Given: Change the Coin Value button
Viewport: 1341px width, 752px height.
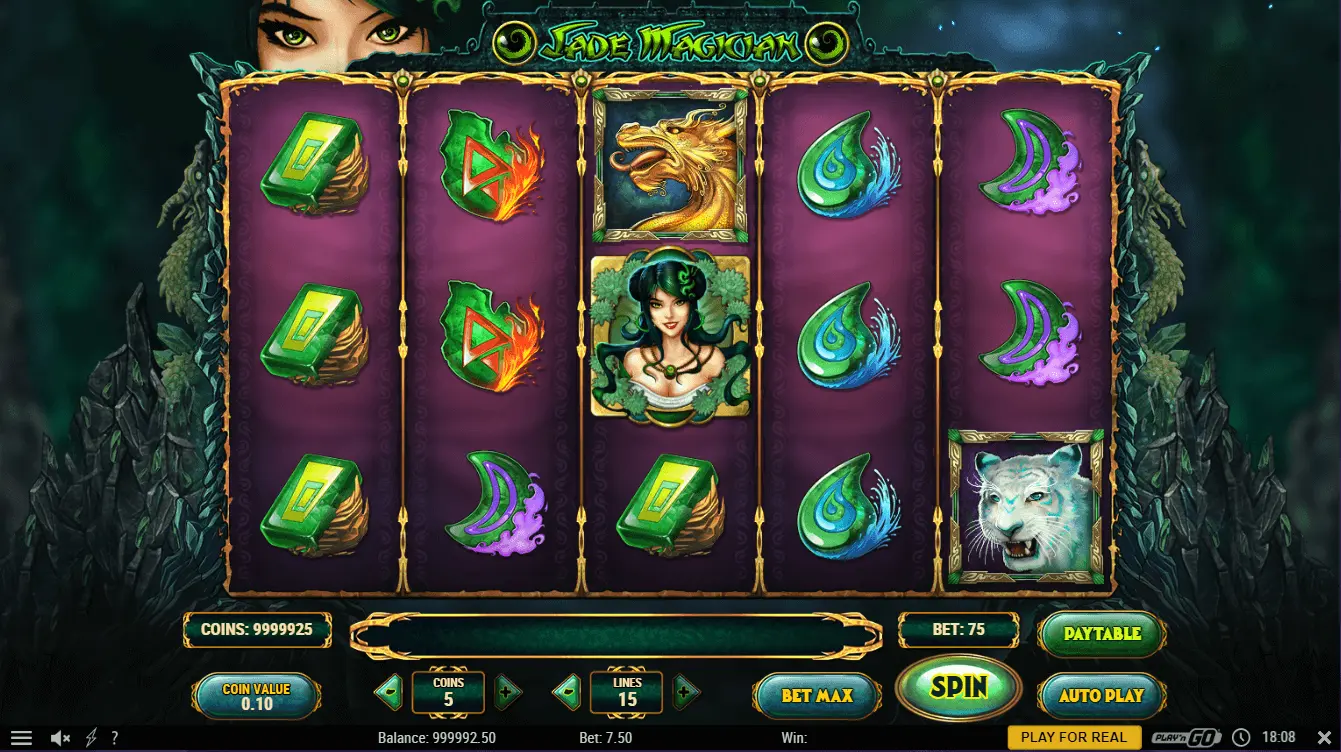Looking at the screenshot, I should click(x=257, y=695).
